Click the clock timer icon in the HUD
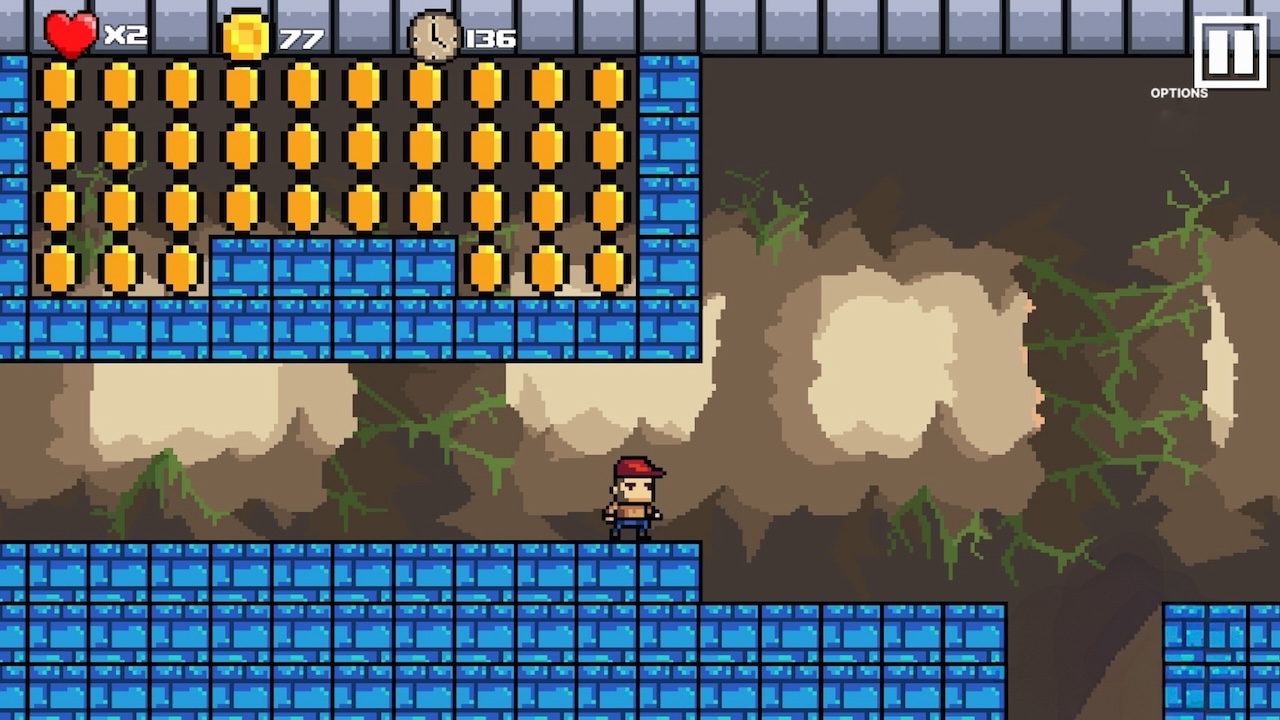The height and width of the screenshot is (720, 1280). coord(434,36)
